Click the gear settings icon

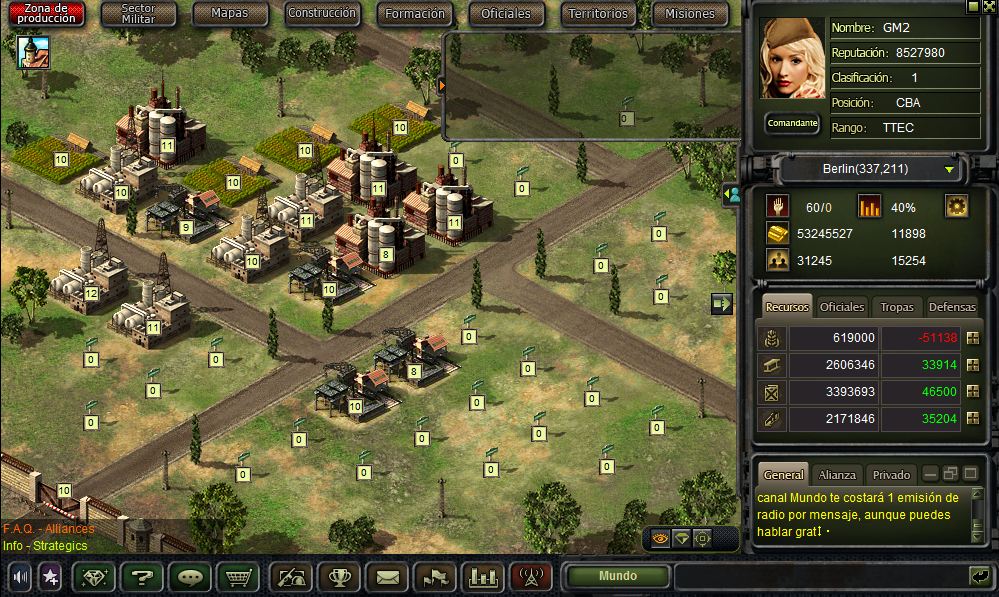click(x=957, y=207)
